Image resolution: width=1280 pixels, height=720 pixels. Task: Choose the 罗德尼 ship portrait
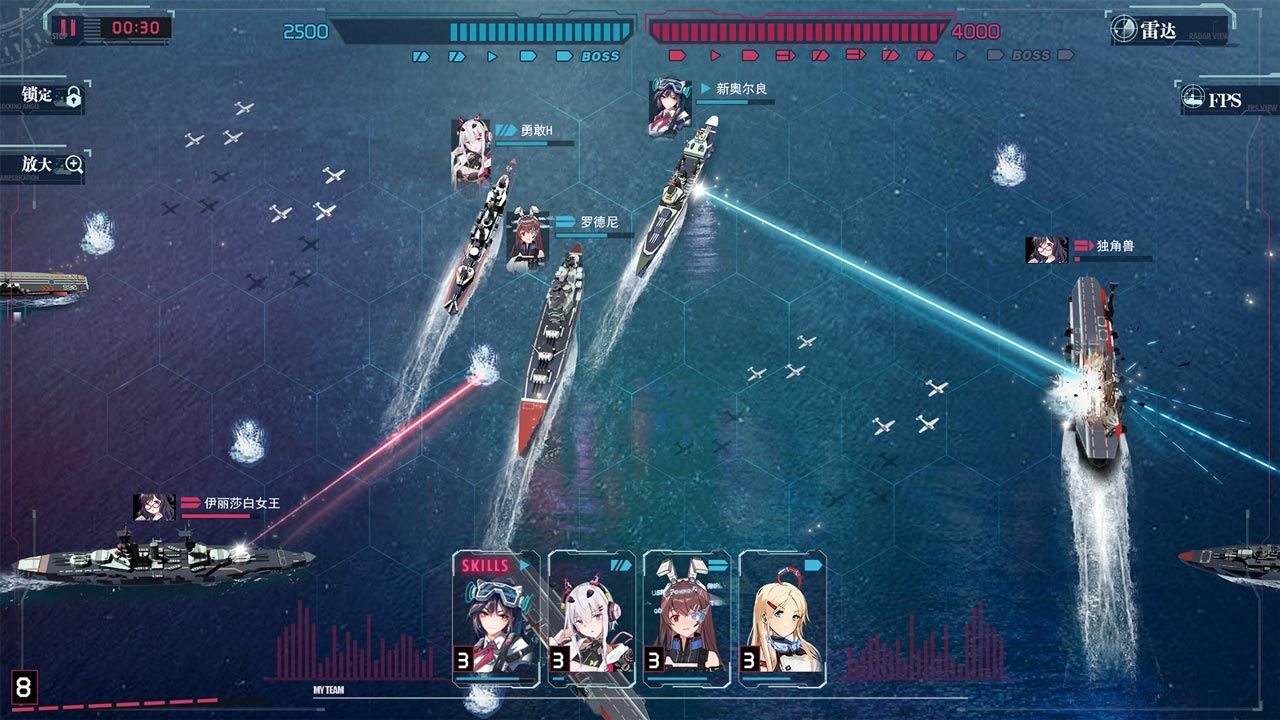(x=527, y=240)
